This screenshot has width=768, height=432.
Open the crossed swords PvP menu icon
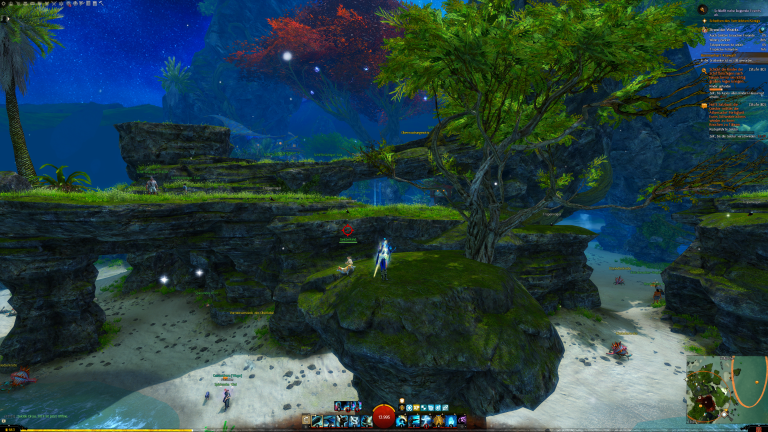tap(54, 3)
